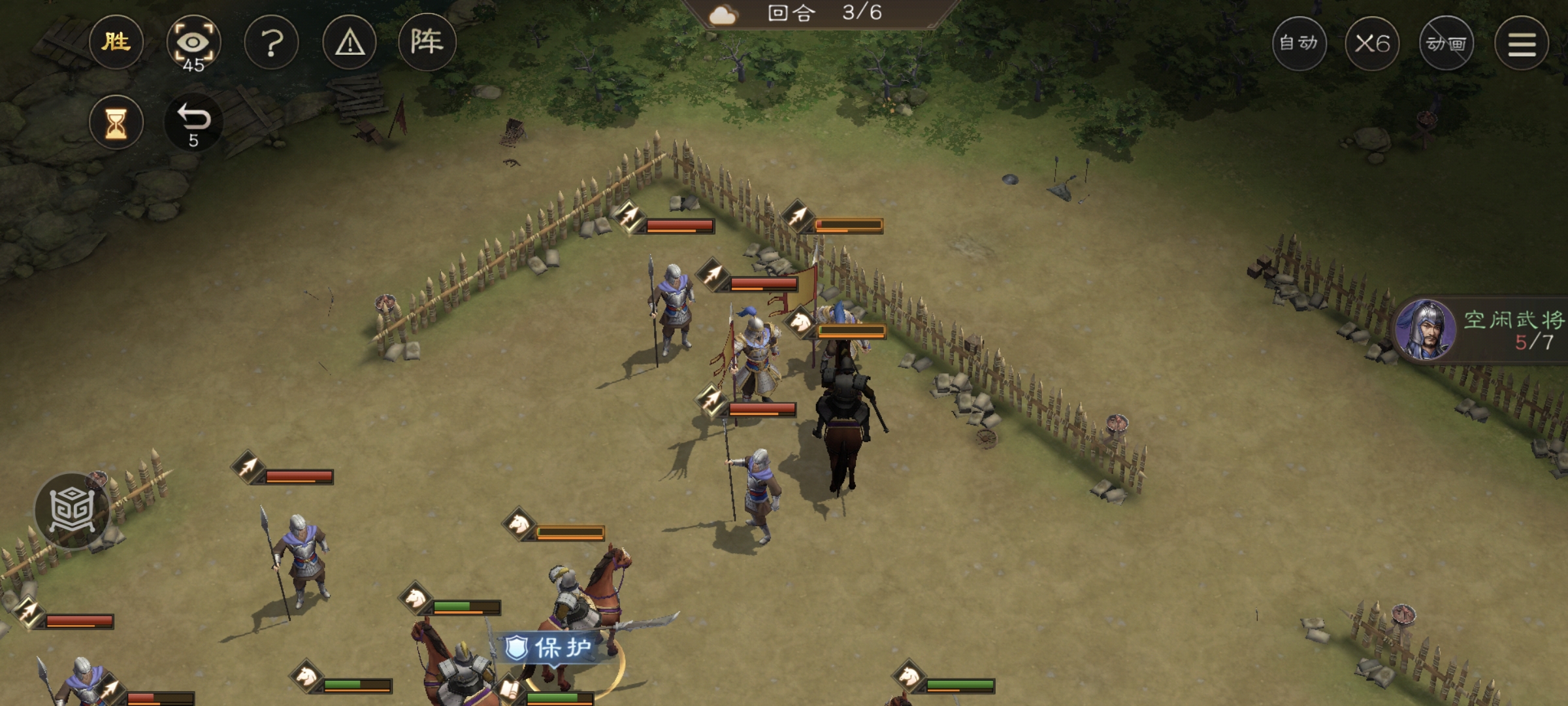1568x706 pixels.
Task: Tap the 保护 protect label
Action: coord(553,648)
